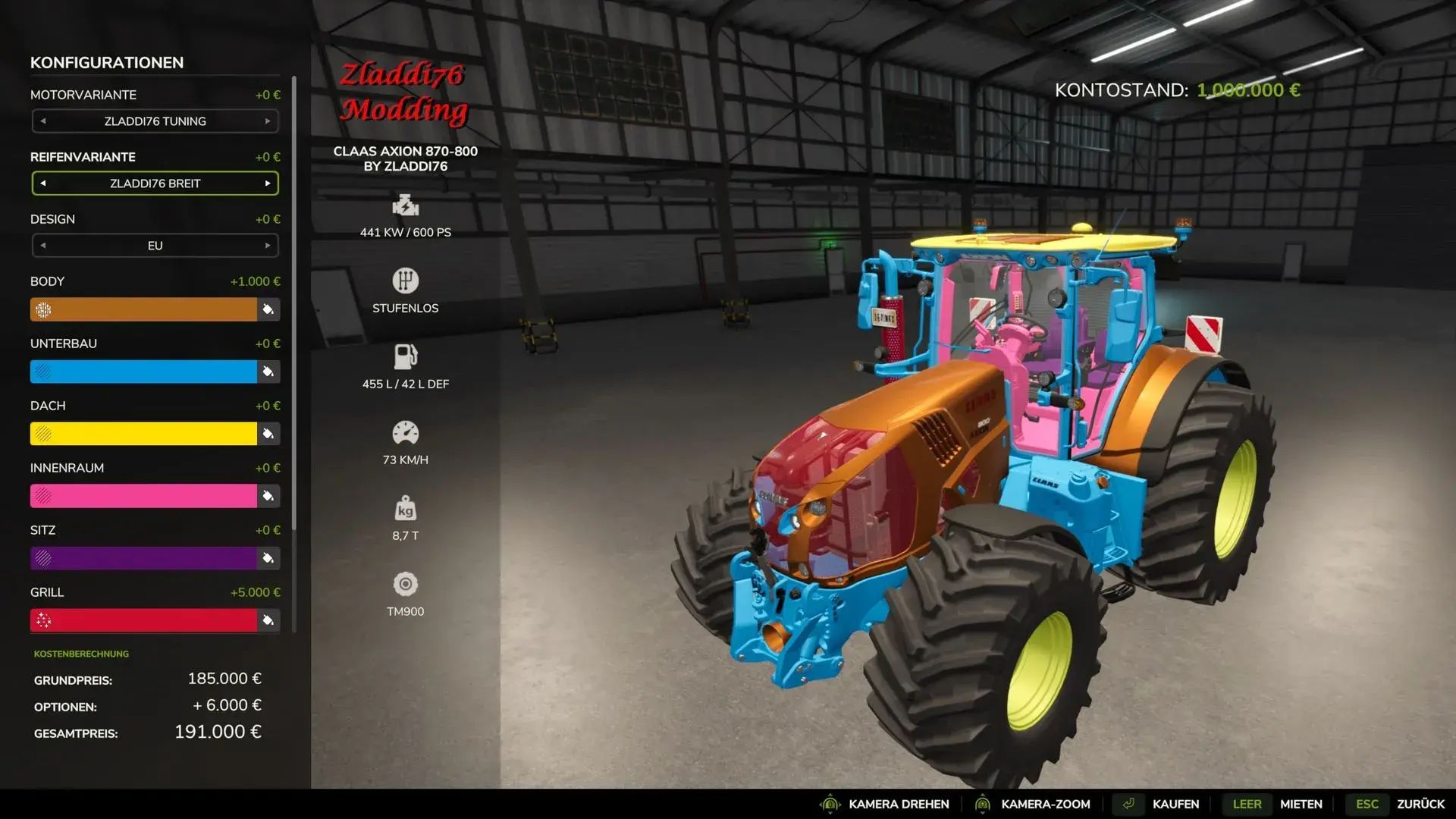Click the configurations list scrollbar
The image size is (1456, 819).
[293, 303]
